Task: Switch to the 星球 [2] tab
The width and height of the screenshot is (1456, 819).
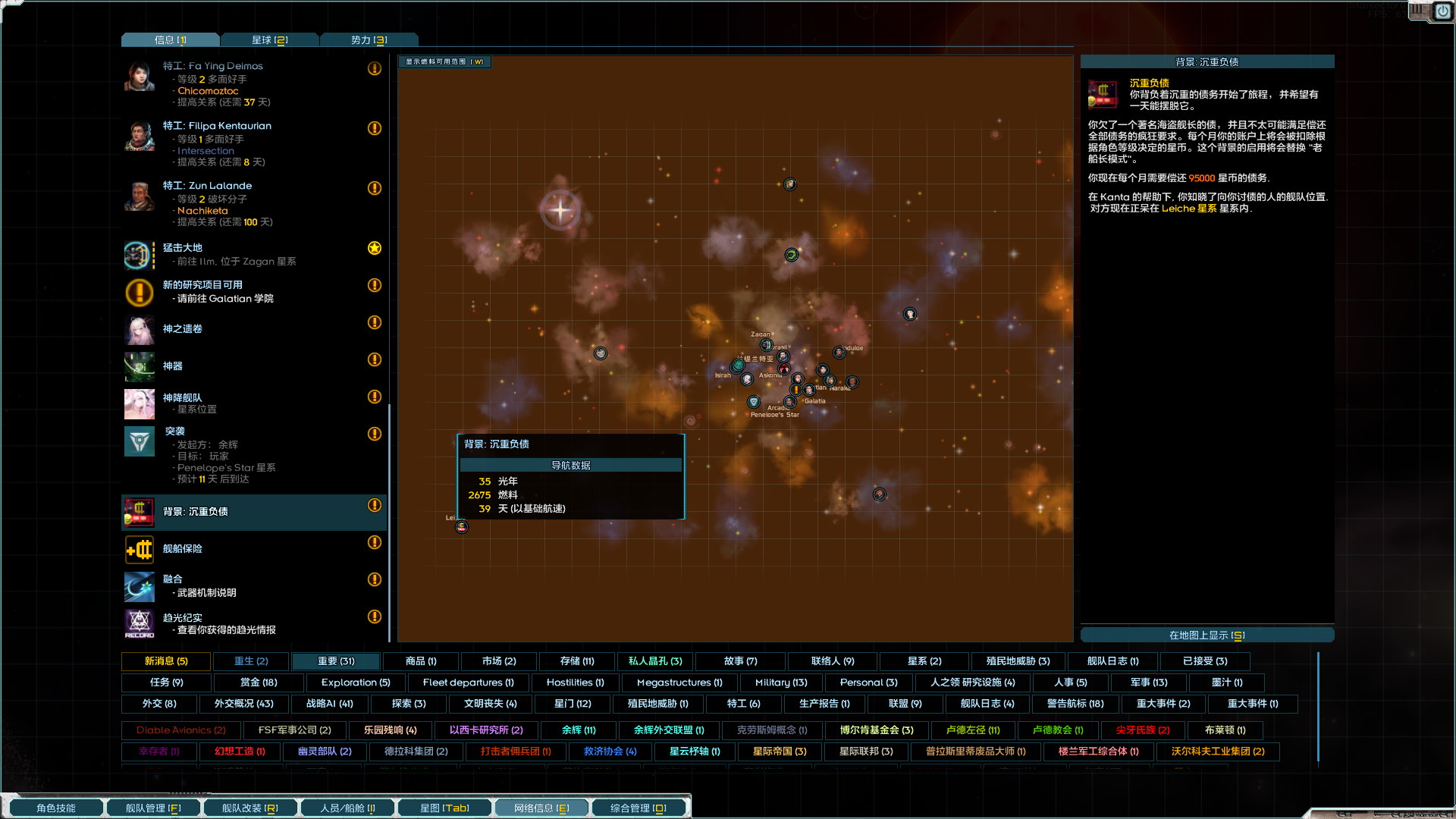Action: click(270, 39)
